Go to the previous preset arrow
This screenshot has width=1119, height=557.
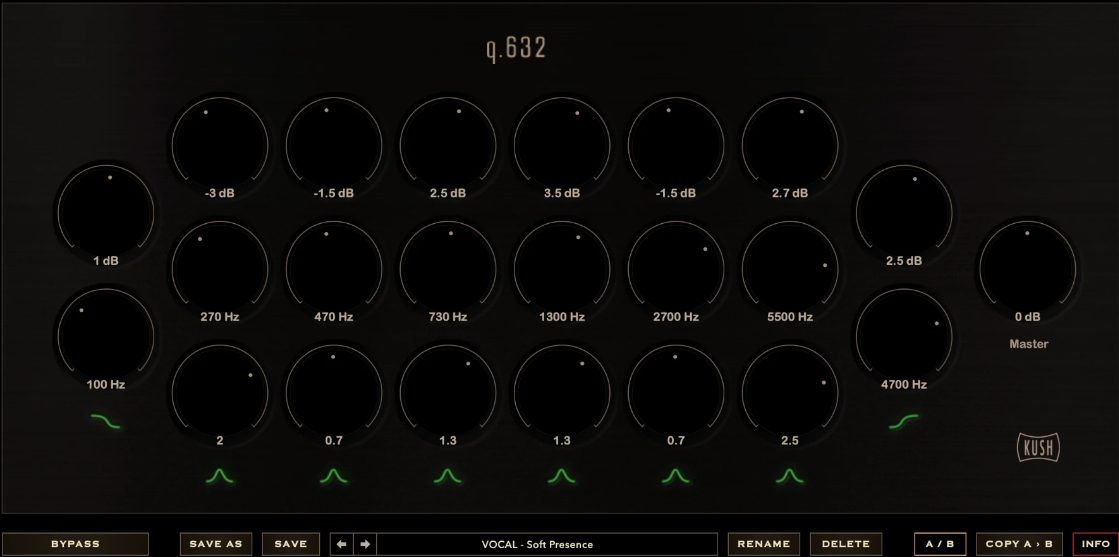342,544
